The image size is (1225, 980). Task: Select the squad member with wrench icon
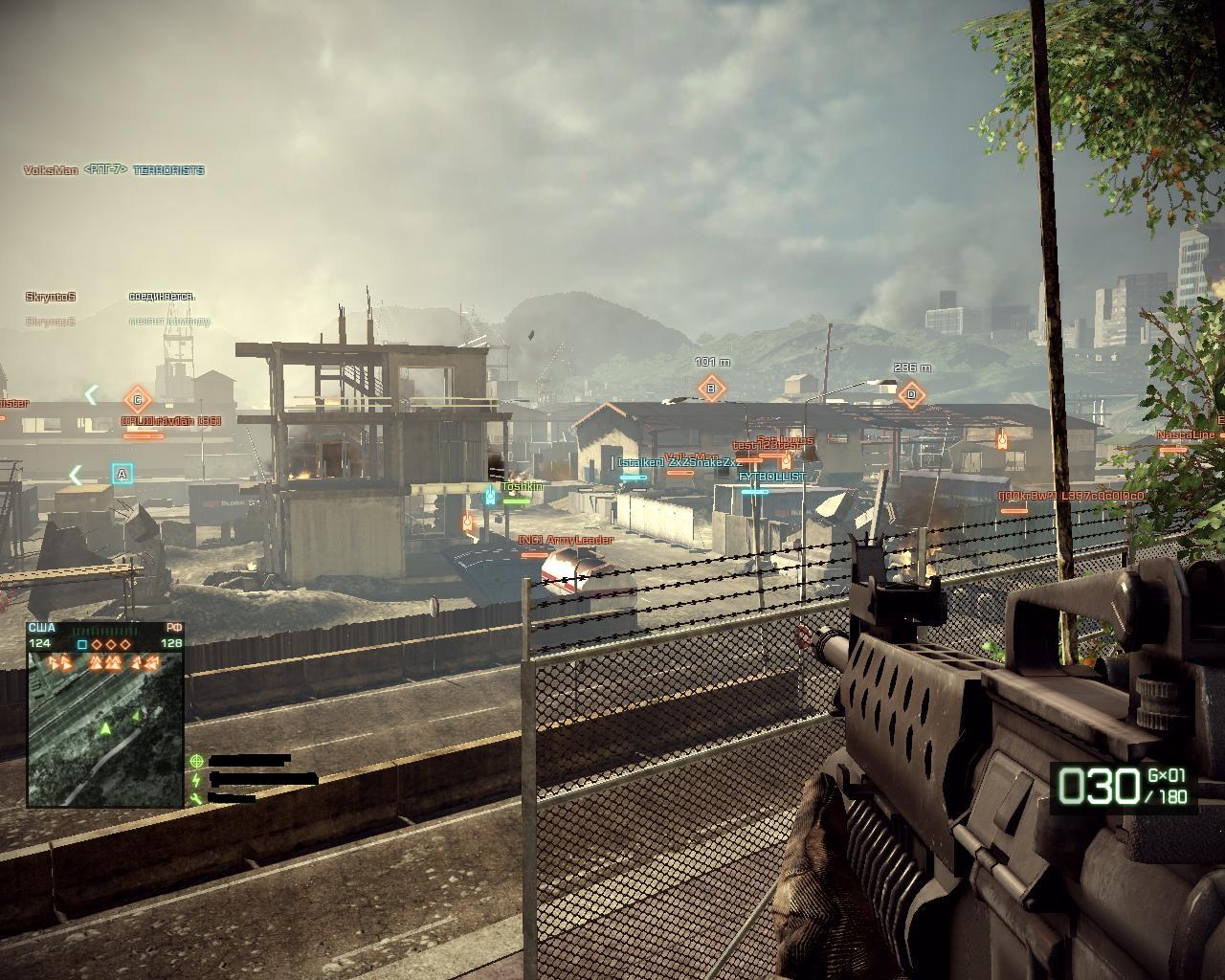tap(230, 797)
